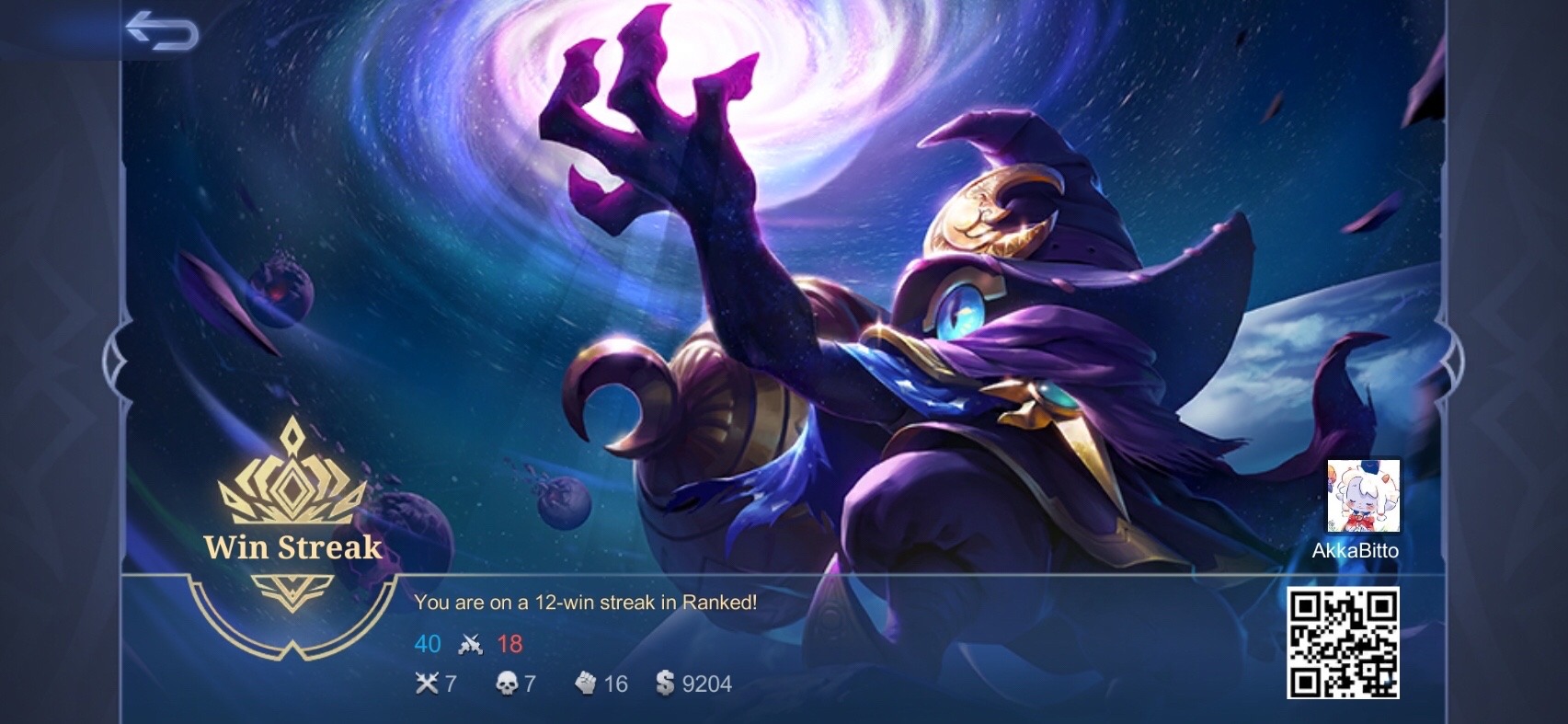Go back using the return arrow
This screenshot has height=724, width=1568.
tap(162, 31)
